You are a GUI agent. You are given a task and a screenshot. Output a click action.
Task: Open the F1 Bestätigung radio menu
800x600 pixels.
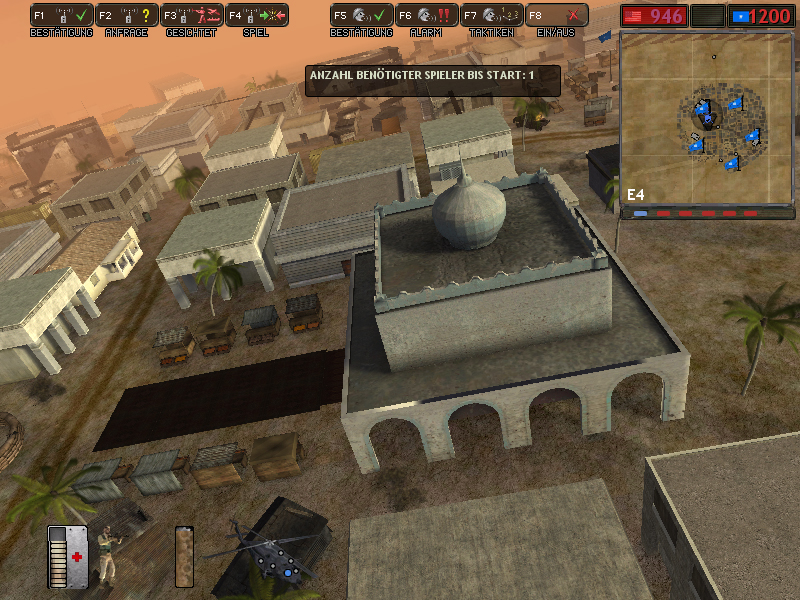(x=62, y=16)
